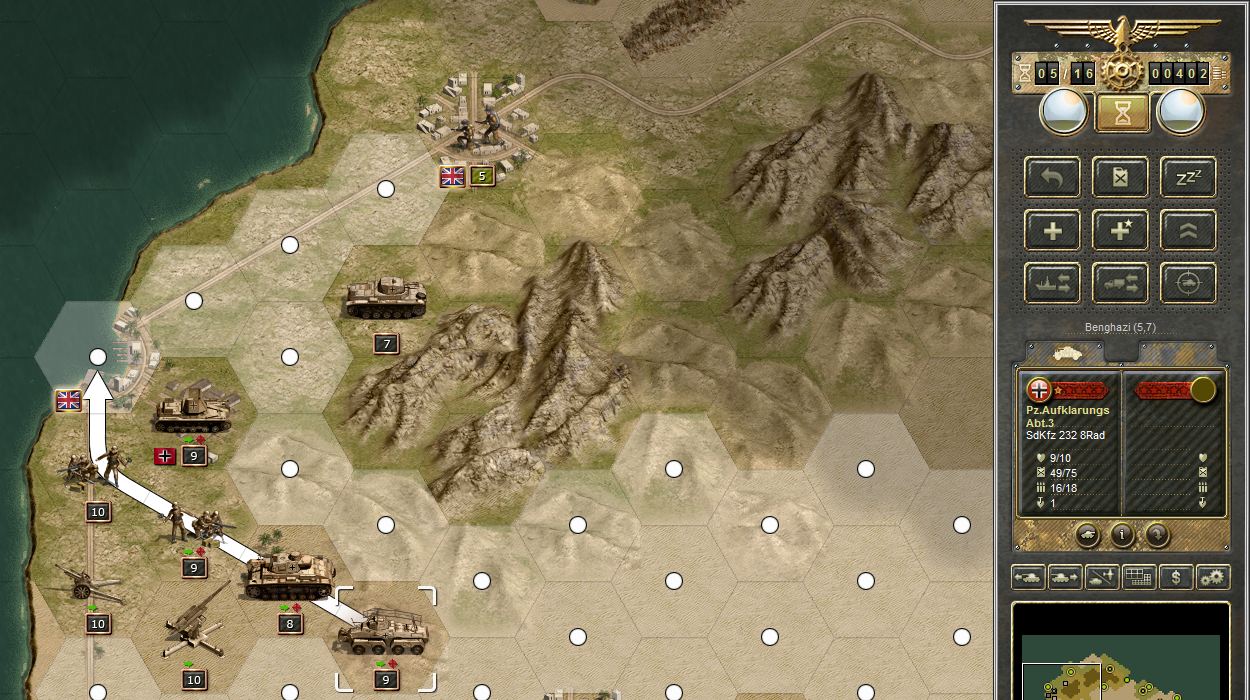Mount or dismount the truck transport

1120,284
